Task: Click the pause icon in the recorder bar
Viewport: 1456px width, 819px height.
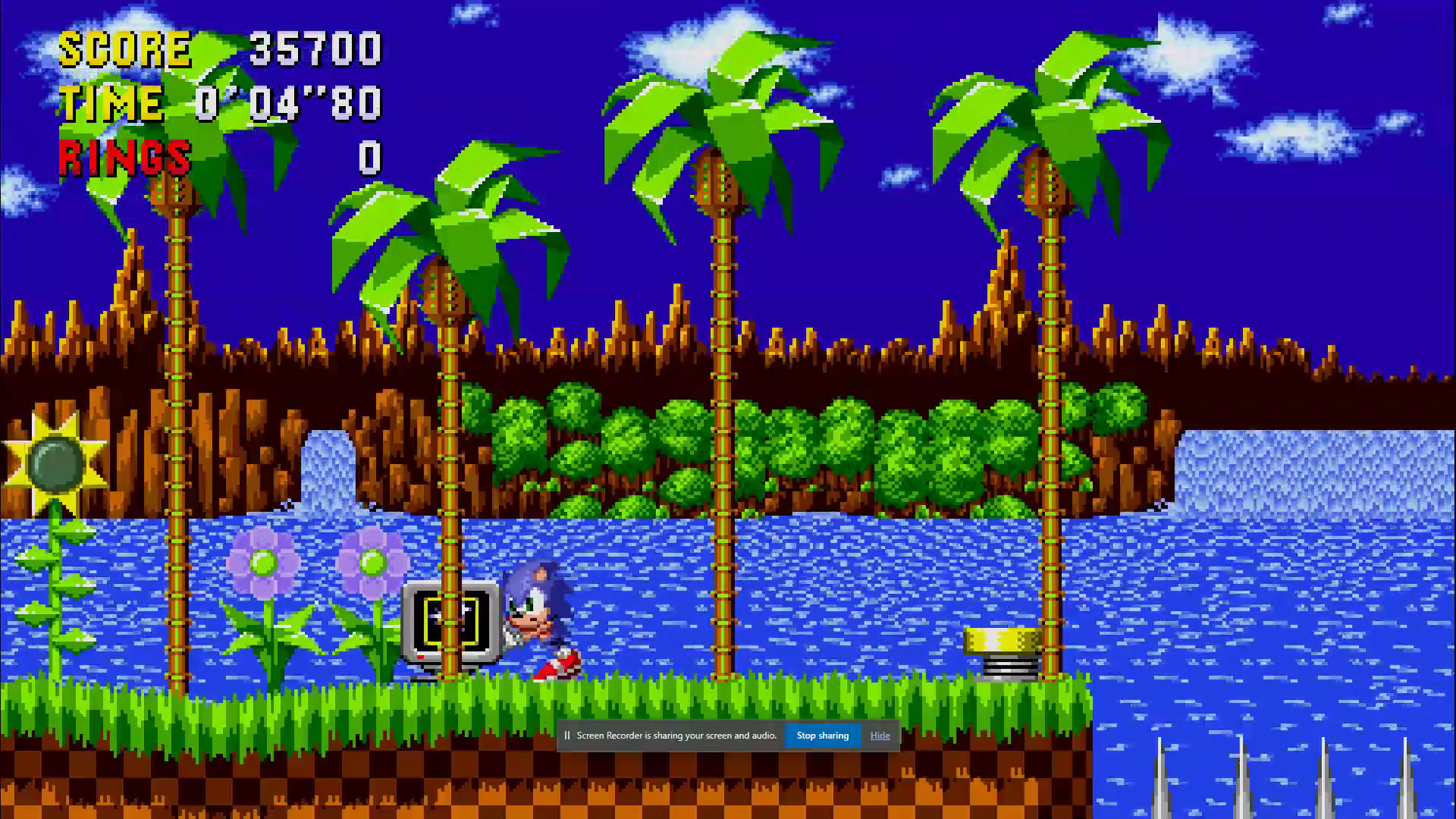Action: [x=567, y=735]
